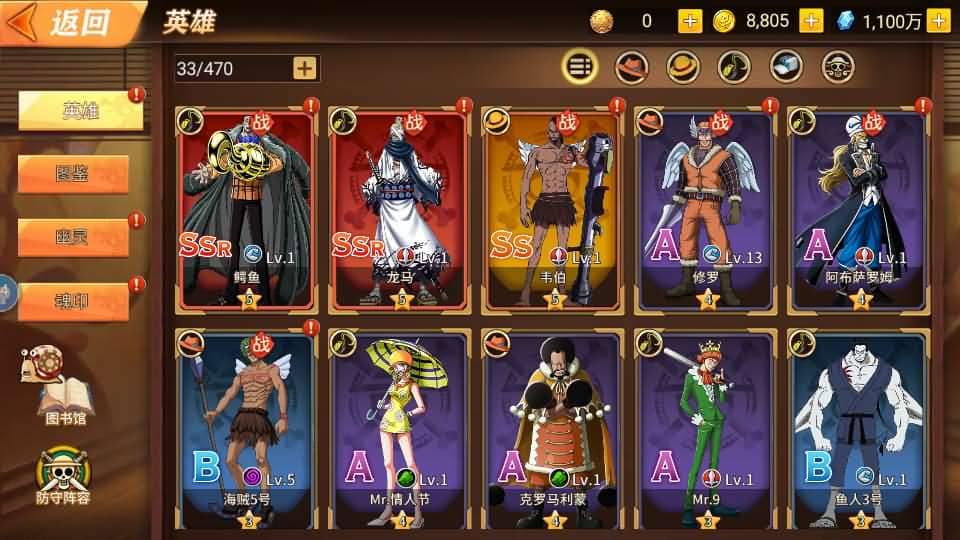Open the 防守阵容 defense lineup
This screenshot has width=960, height=540.
point(62,475)
